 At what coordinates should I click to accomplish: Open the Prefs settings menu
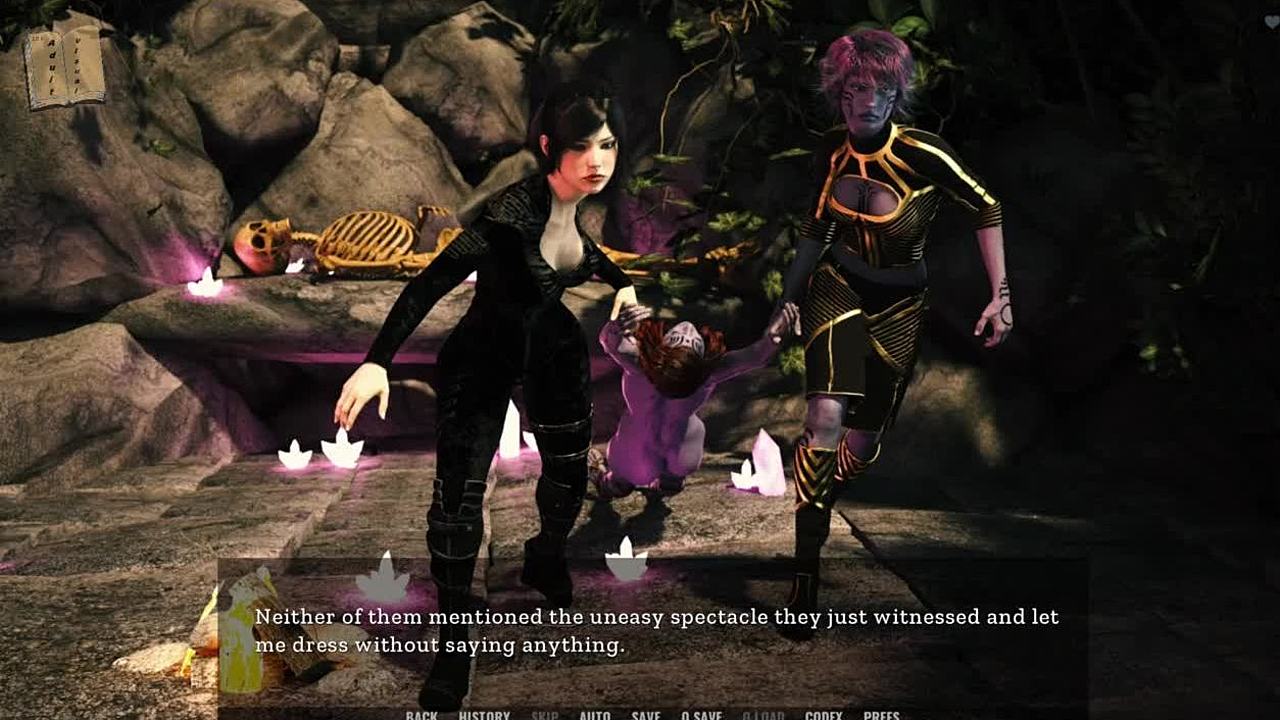pos(881,715)
